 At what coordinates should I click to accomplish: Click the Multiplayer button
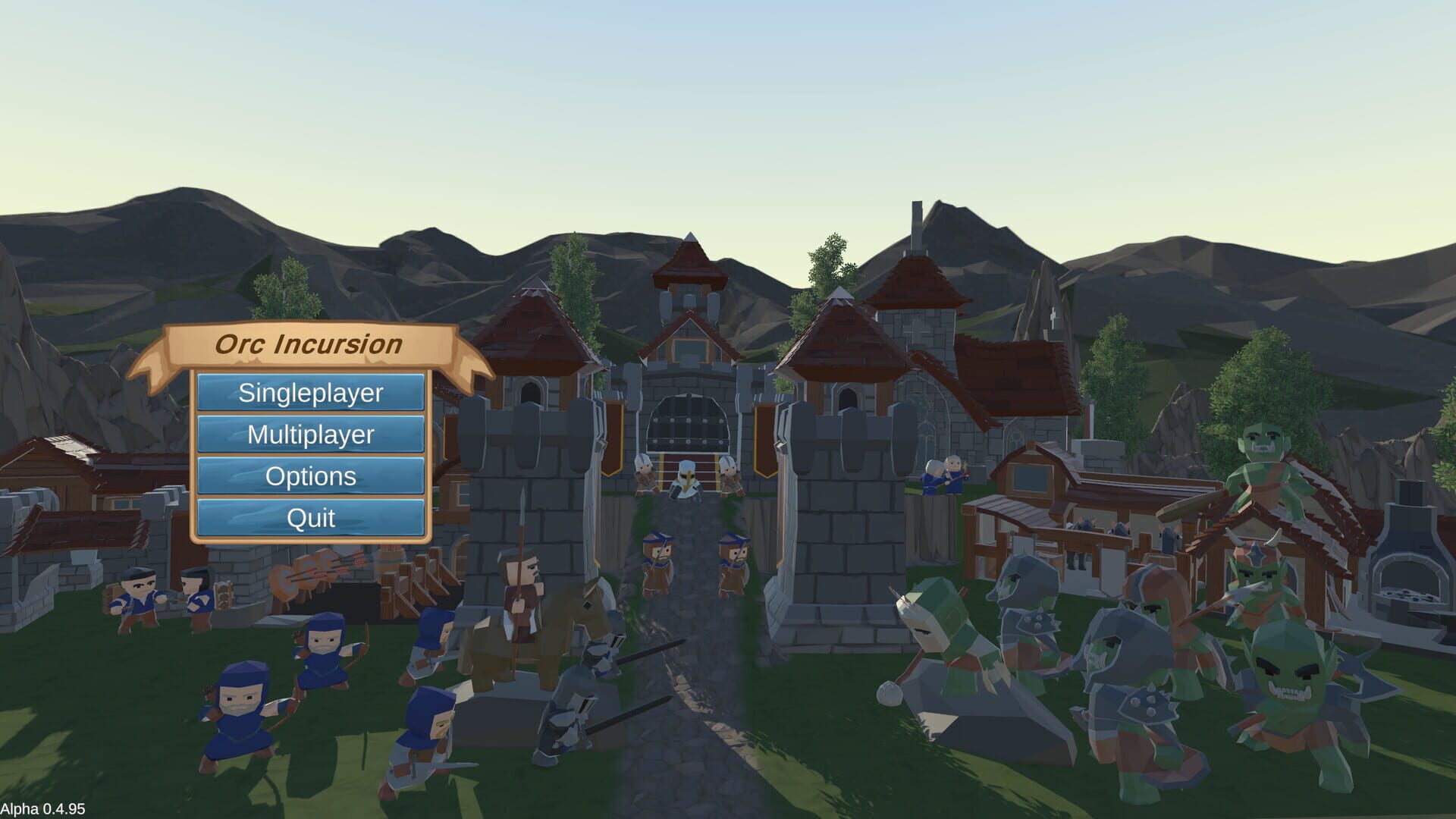click(x=310, y=435)
